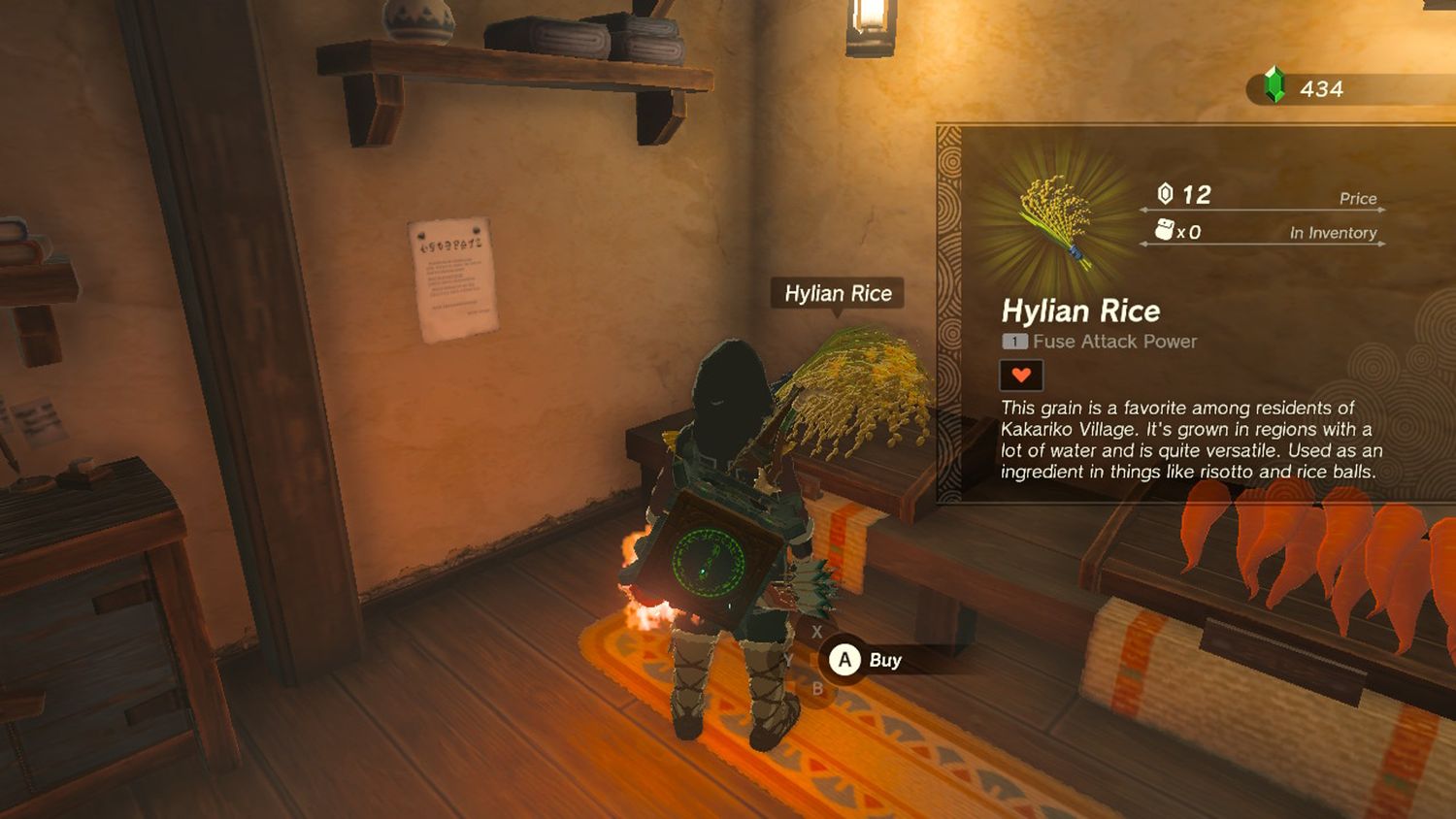
Task: Click the heart recovery effect icon
Action: pos(1021,375)
